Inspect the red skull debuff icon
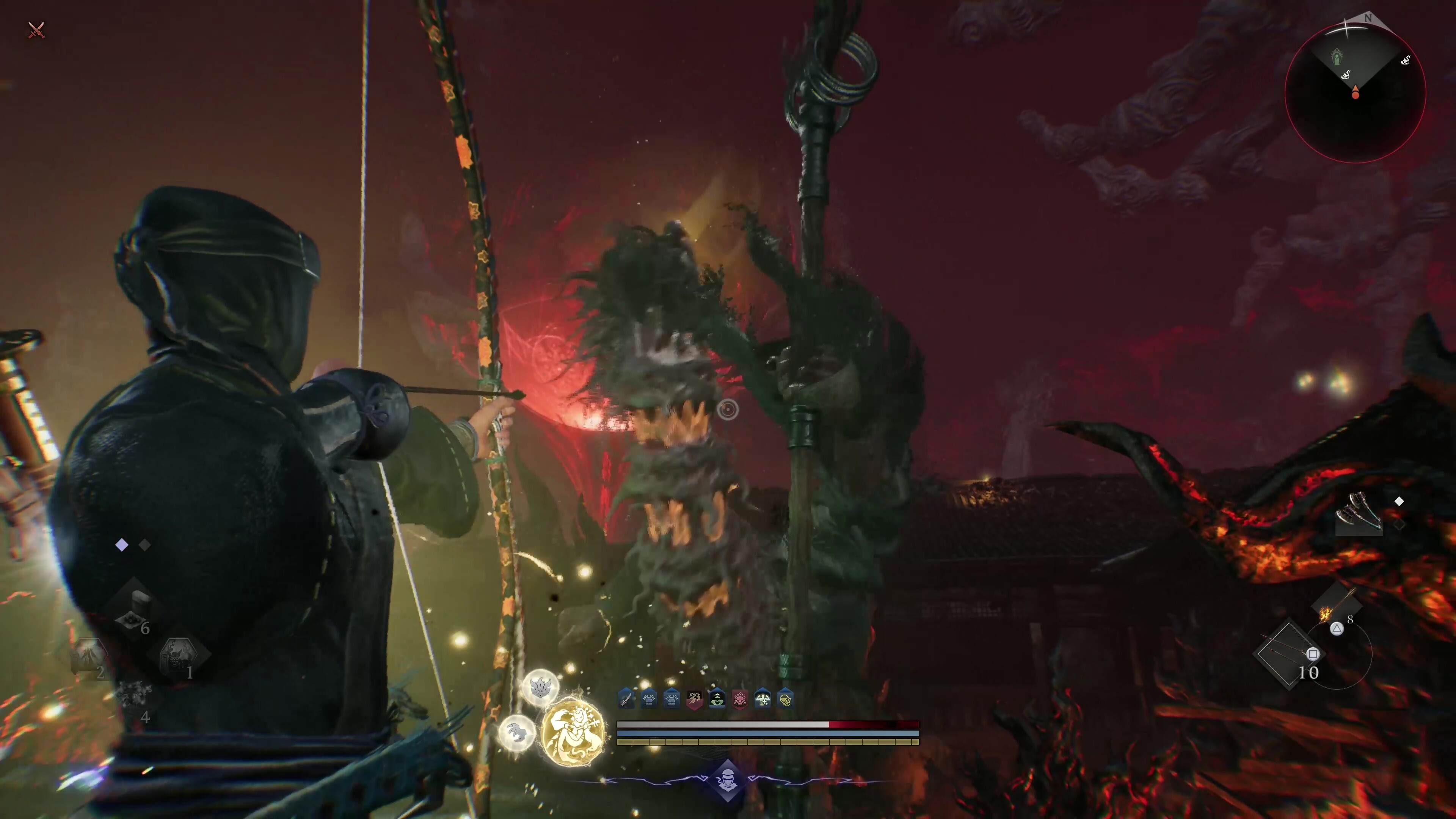Screen dimensions: 1456x819 coord(739,699)
